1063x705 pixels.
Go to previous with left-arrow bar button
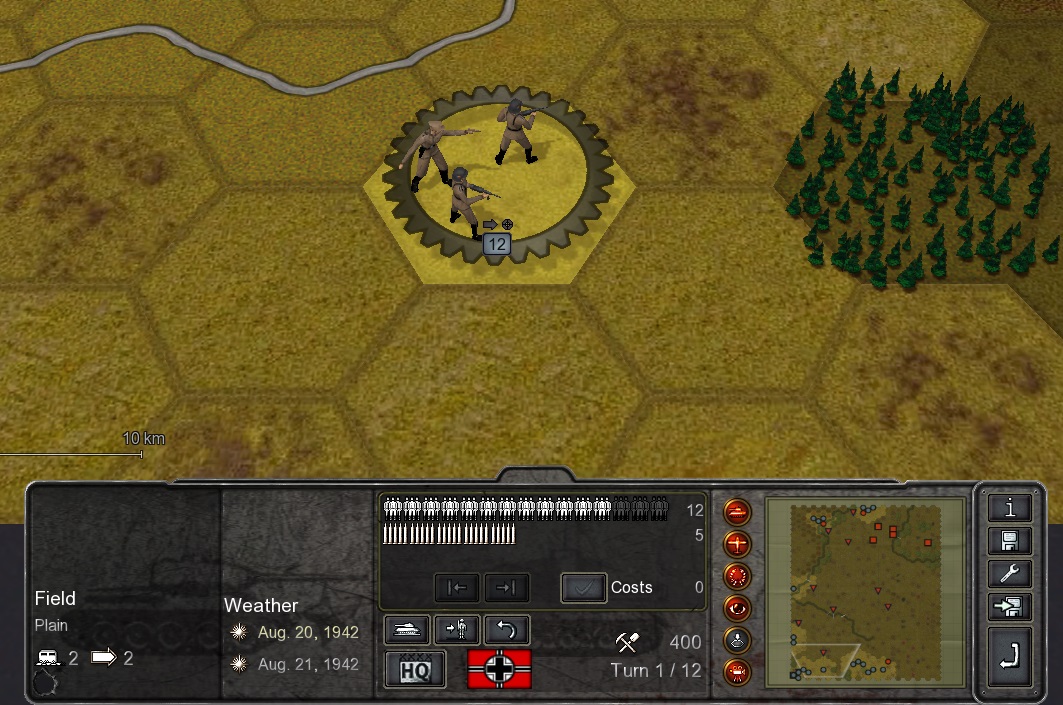(457, 587)
